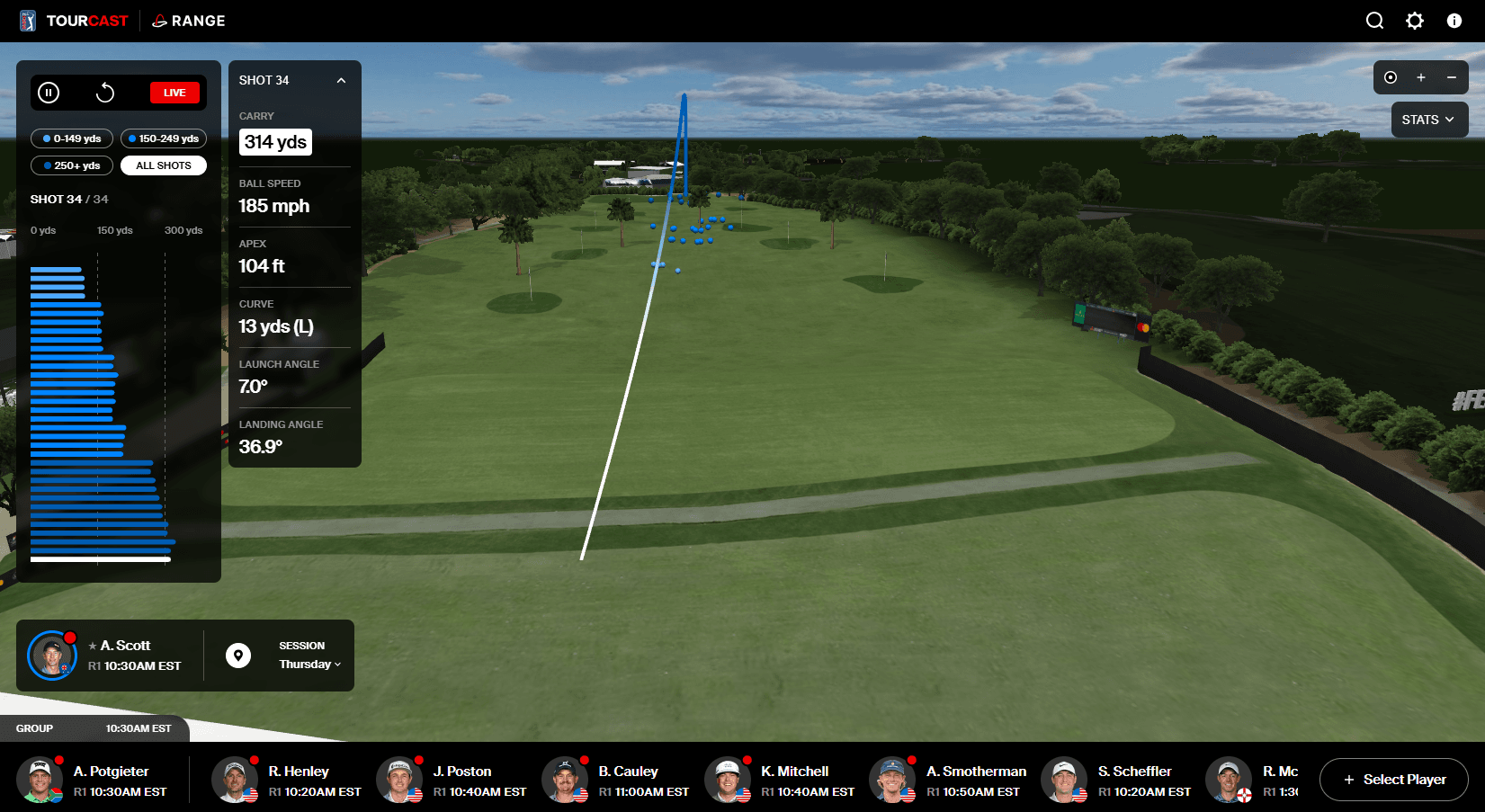
Task: Pause the live shot playback
Action: [x=49, y=93]
